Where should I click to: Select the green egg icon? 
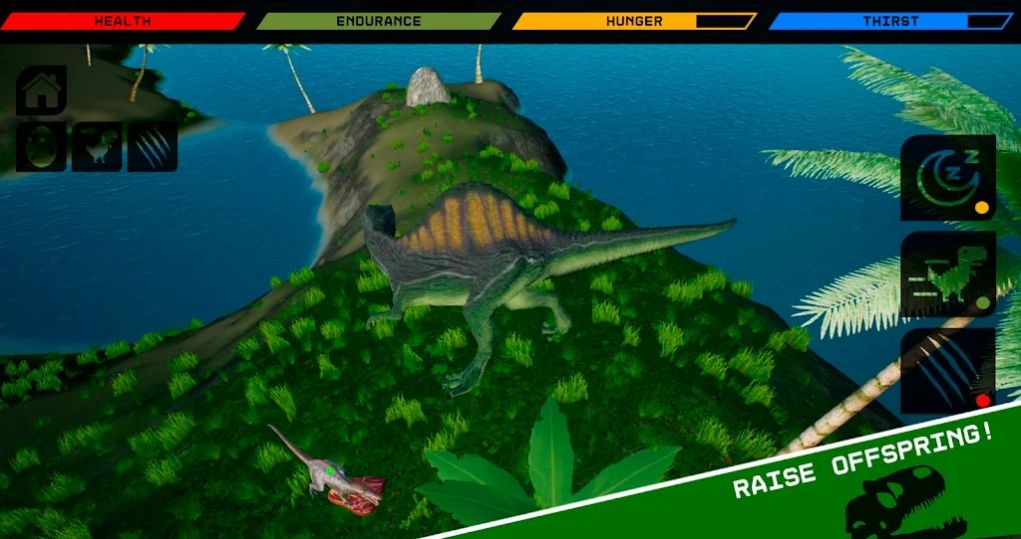coord(41,146)
